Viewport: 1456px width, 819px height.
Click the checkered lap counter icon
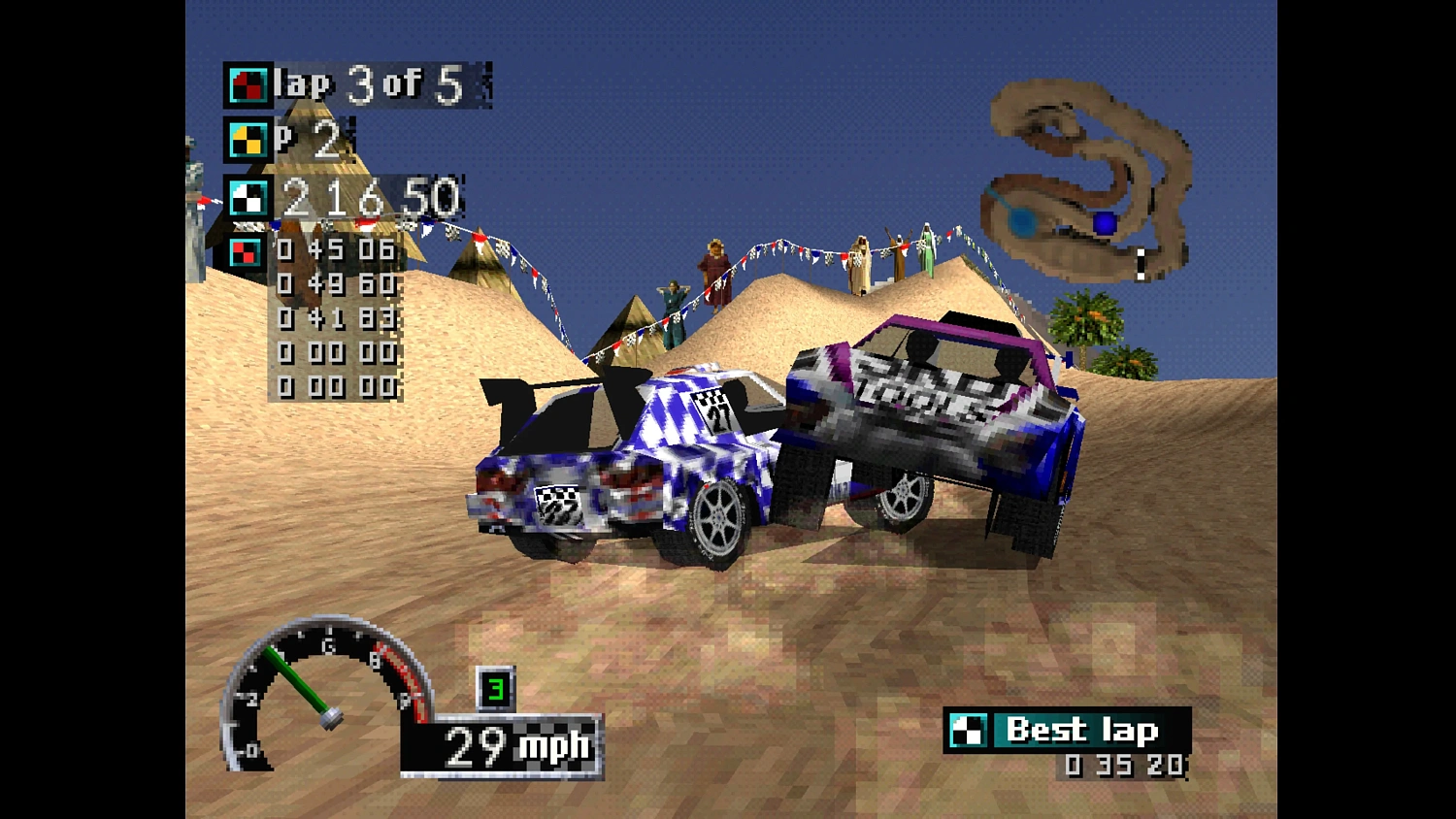245,85
